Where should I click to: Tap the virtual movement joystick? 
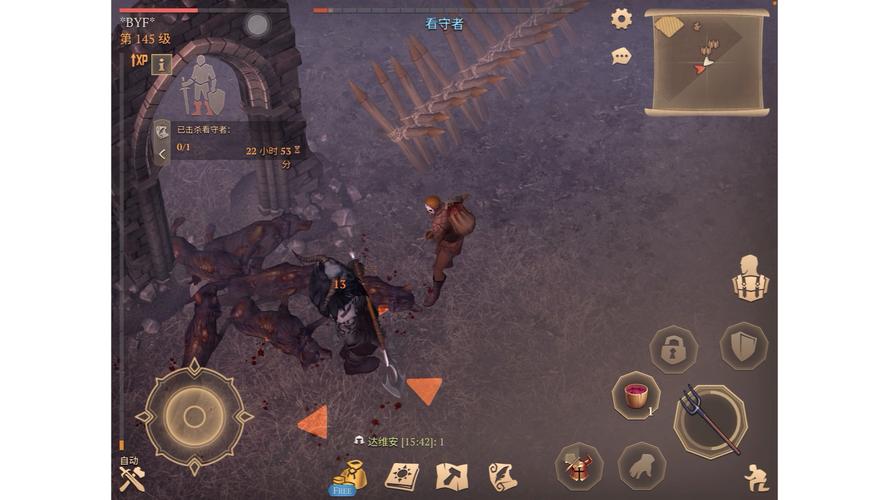pos(194,415)
